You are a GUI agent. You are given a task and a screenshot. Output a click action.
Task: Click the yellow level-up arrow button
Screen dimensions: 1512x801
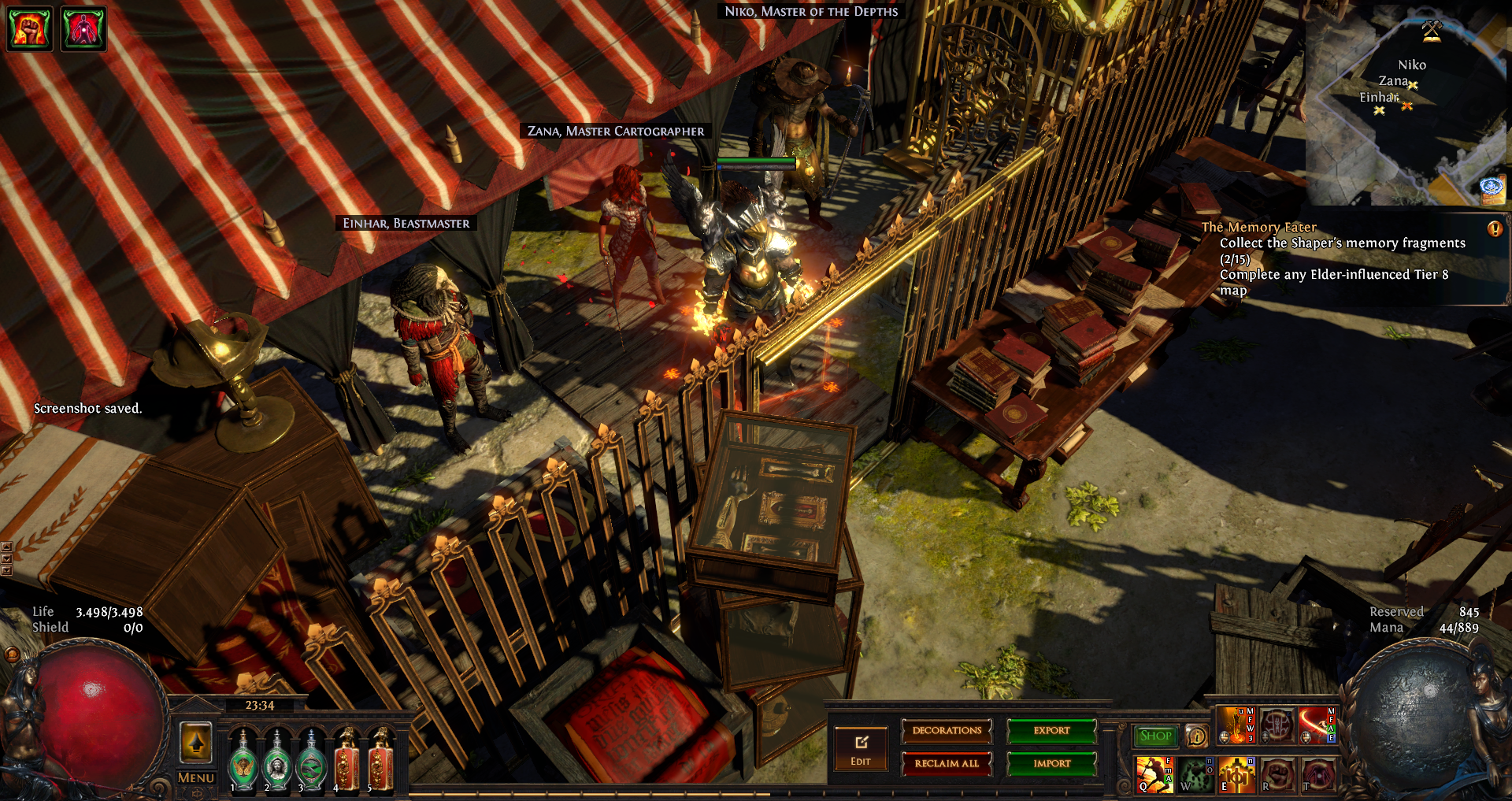tap(196, 742)
